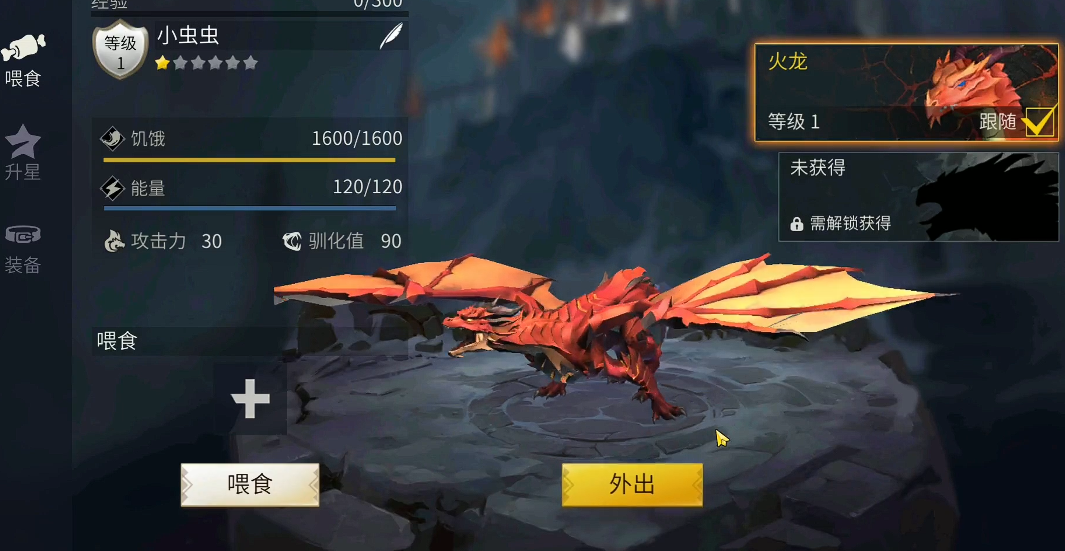Add food in the plus slot
This screenshot has width=1065, height=551.
[x=250, y=399]
